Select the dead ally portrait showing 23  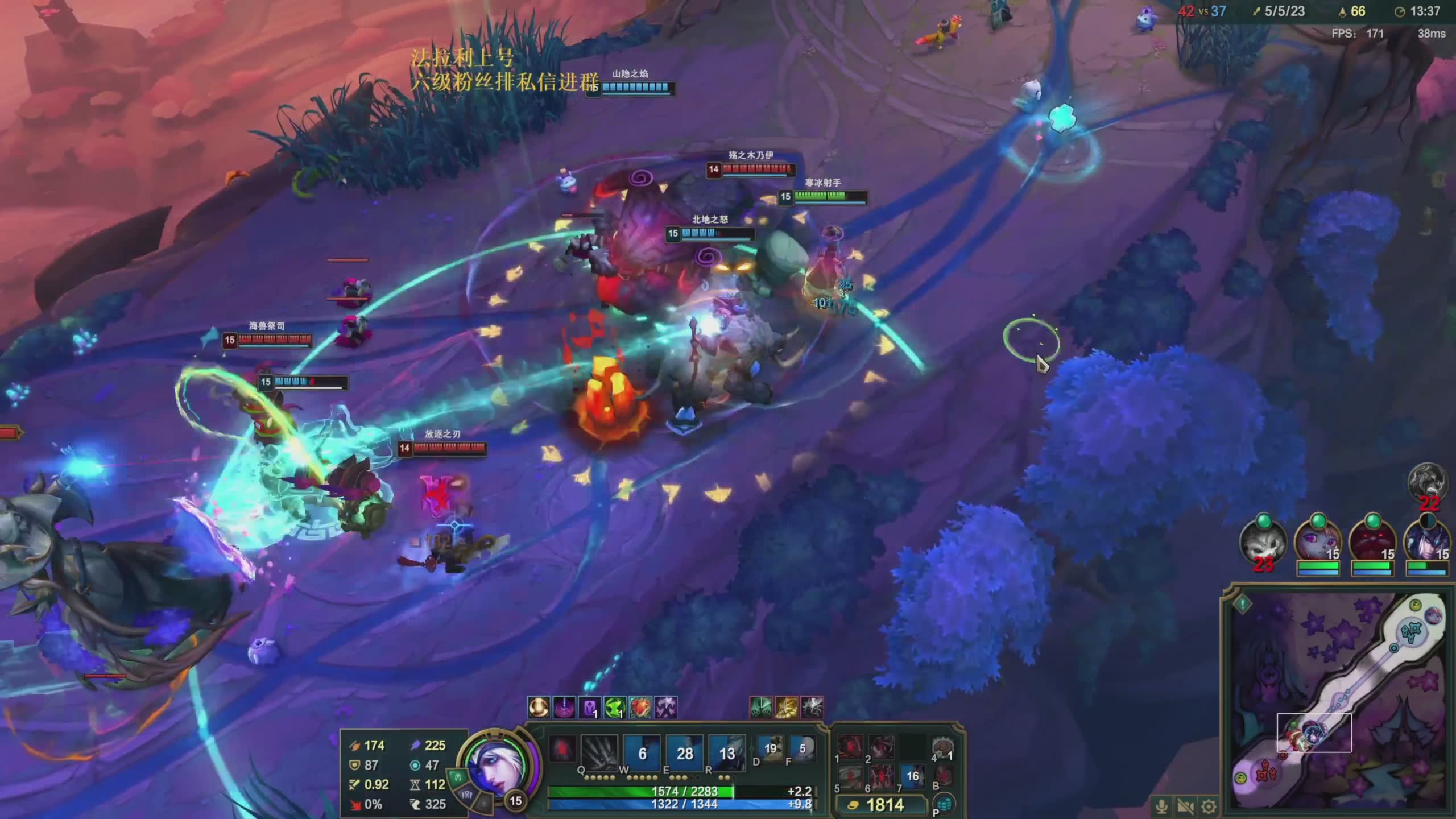[1263, 541]
